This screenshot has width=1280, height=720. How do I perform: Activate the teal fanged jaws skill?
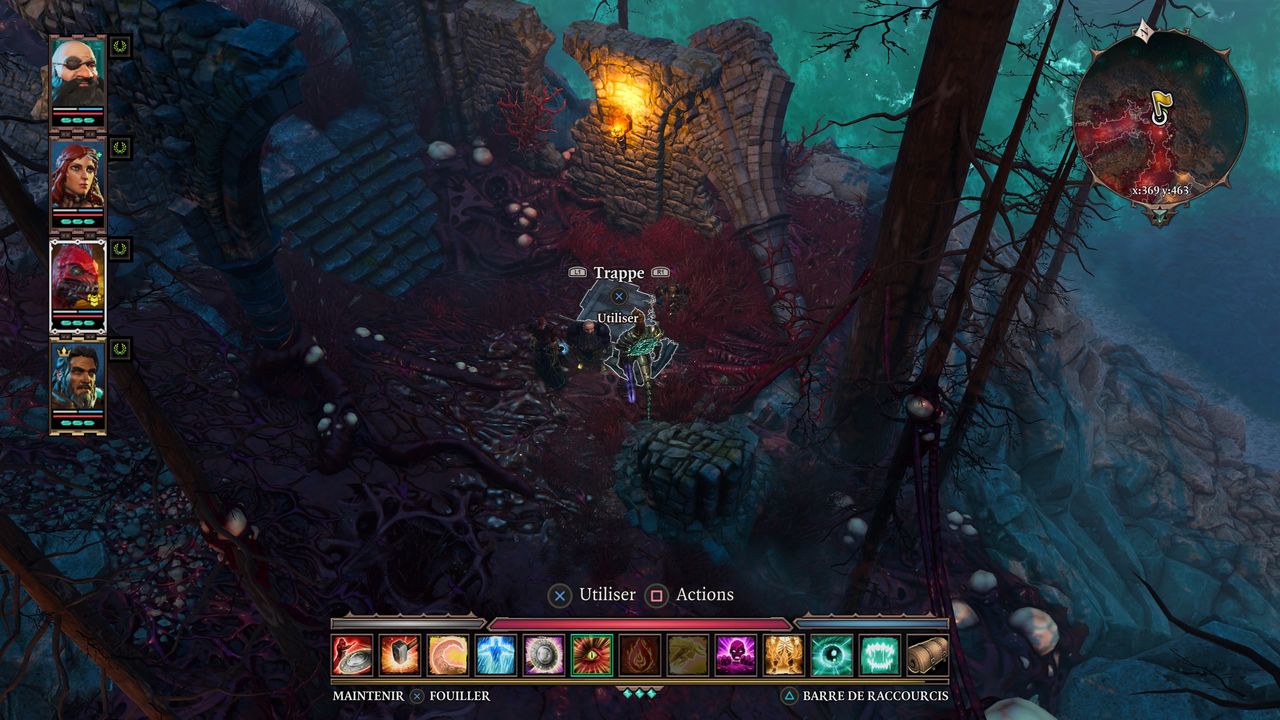[880, 655]
